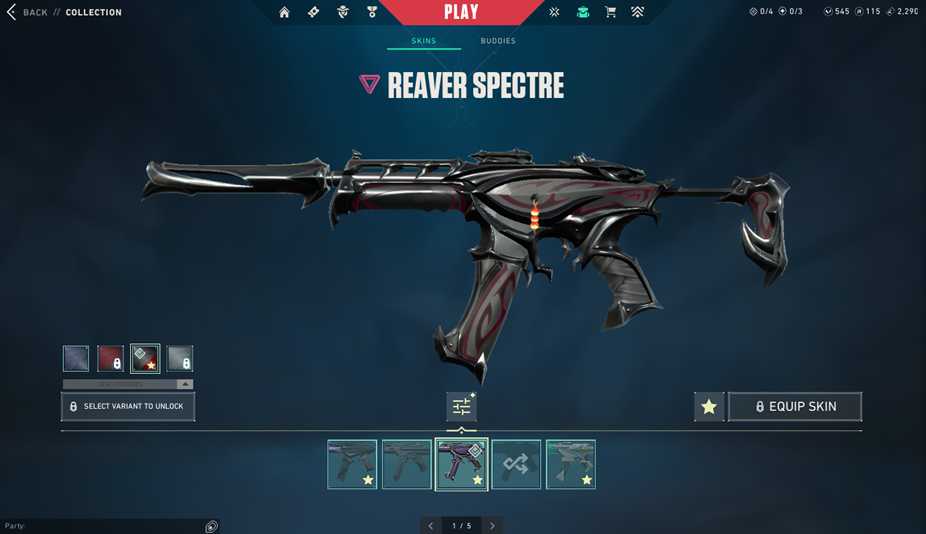This screenshot has height=534, width=926.
Task: Start matchmaking with the PLAY button
Action: tap(461, 12)
